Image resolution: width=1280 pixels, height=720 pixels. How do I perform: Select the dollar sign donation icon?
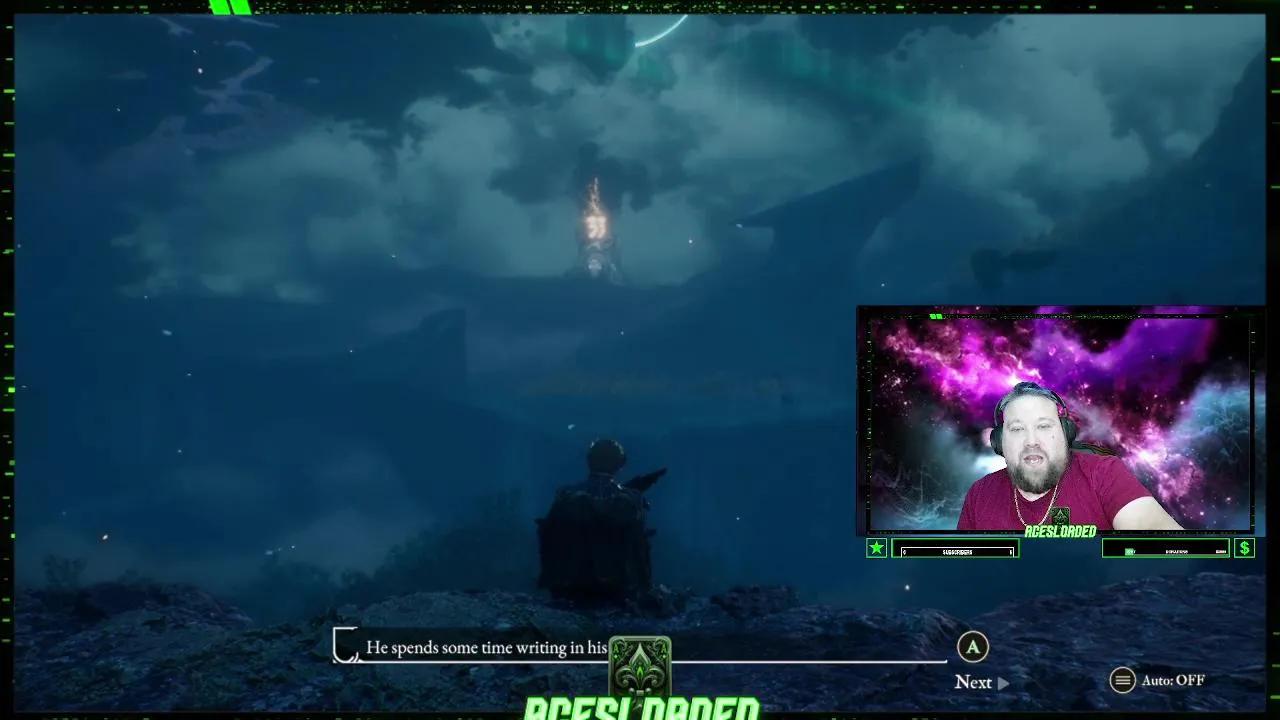pos(1244,547)
